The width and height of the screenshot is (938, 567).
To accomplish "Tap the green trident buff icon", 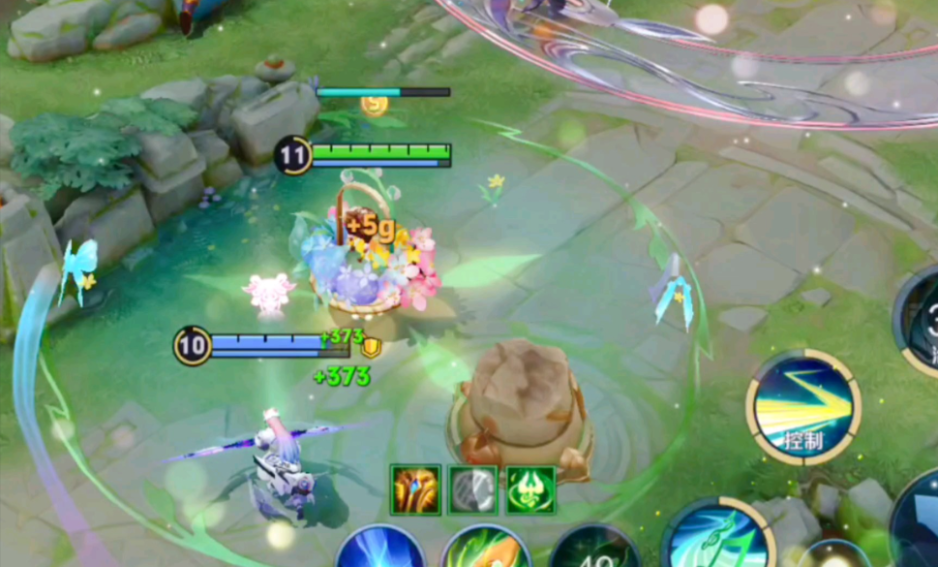I will [530, 490].
